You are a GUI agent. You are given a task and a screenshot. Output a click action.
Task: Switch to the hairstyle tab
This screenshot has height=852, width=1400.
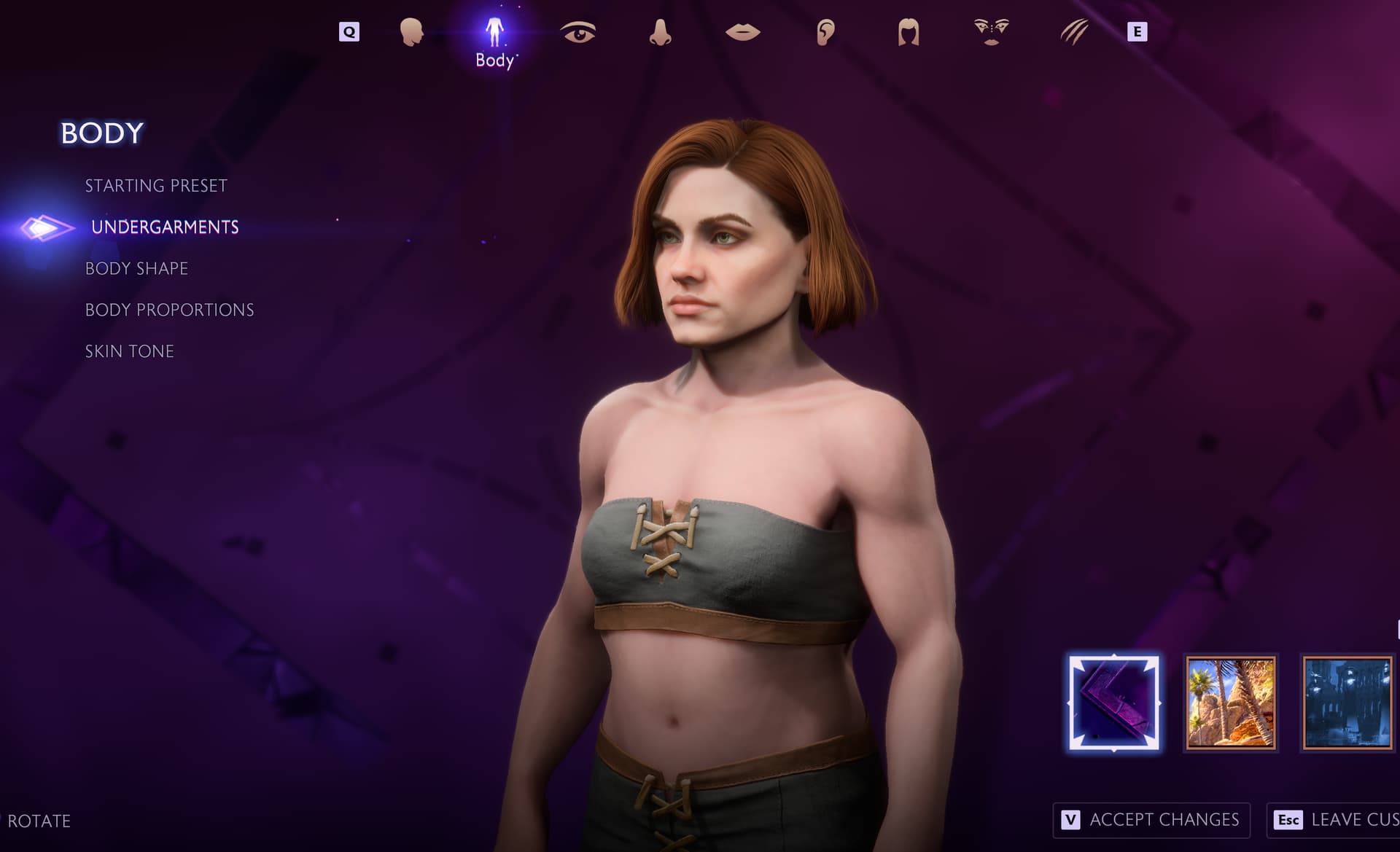click(909, 32)
